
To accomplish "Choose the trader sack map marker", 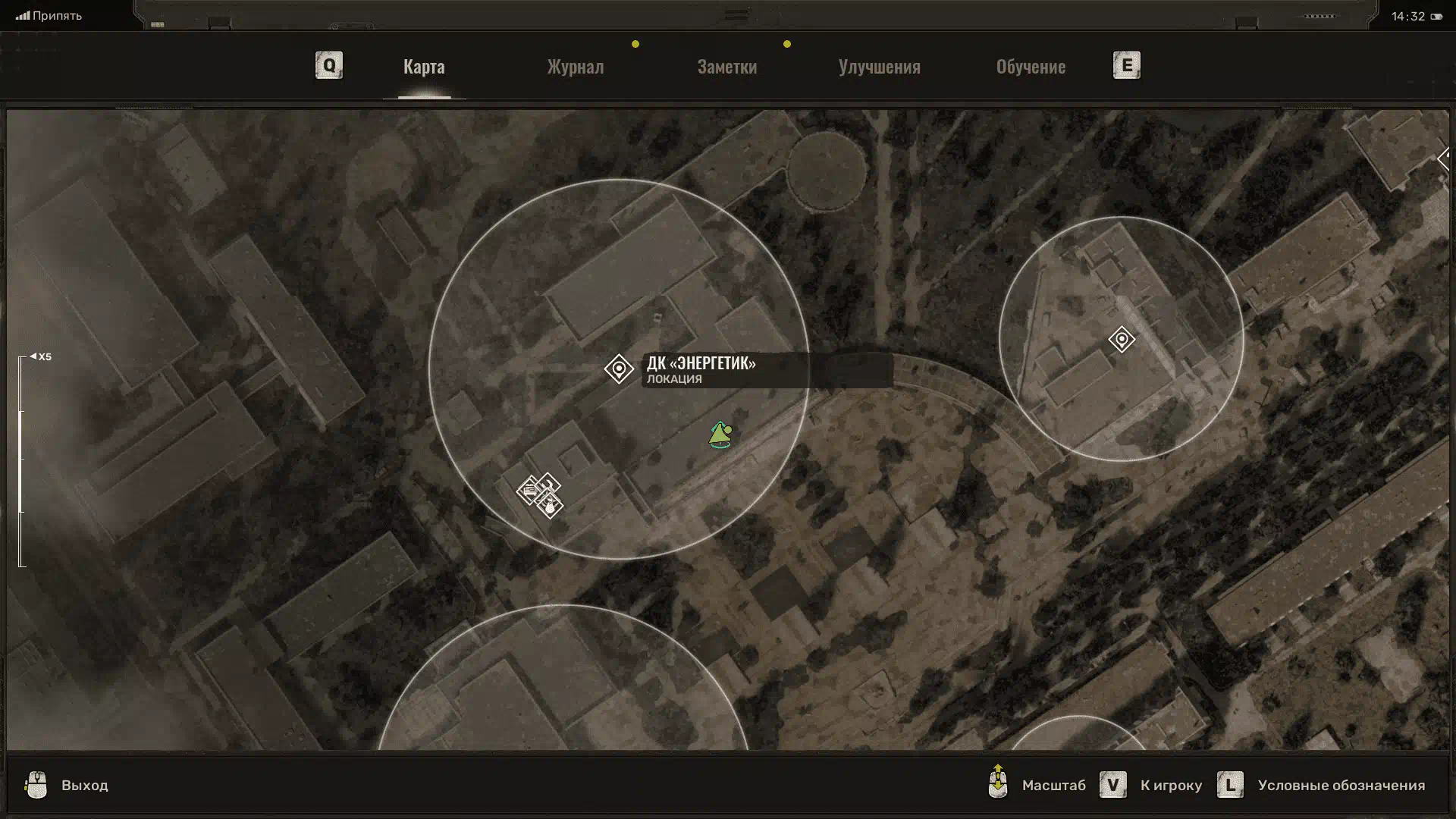I will [551, 507].
